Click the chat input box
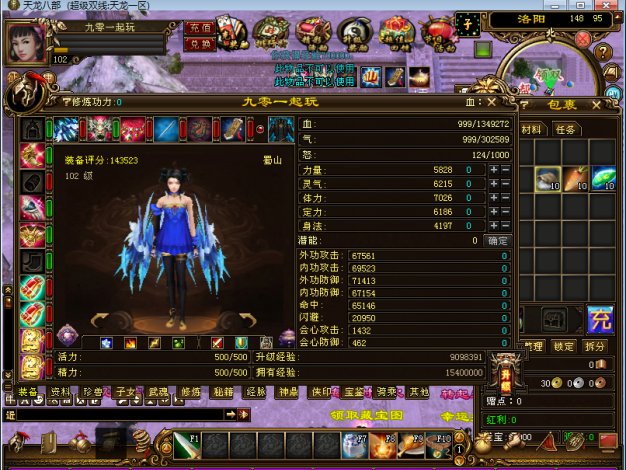The width and height of the screenshot is (626, 470). [115, 413]
